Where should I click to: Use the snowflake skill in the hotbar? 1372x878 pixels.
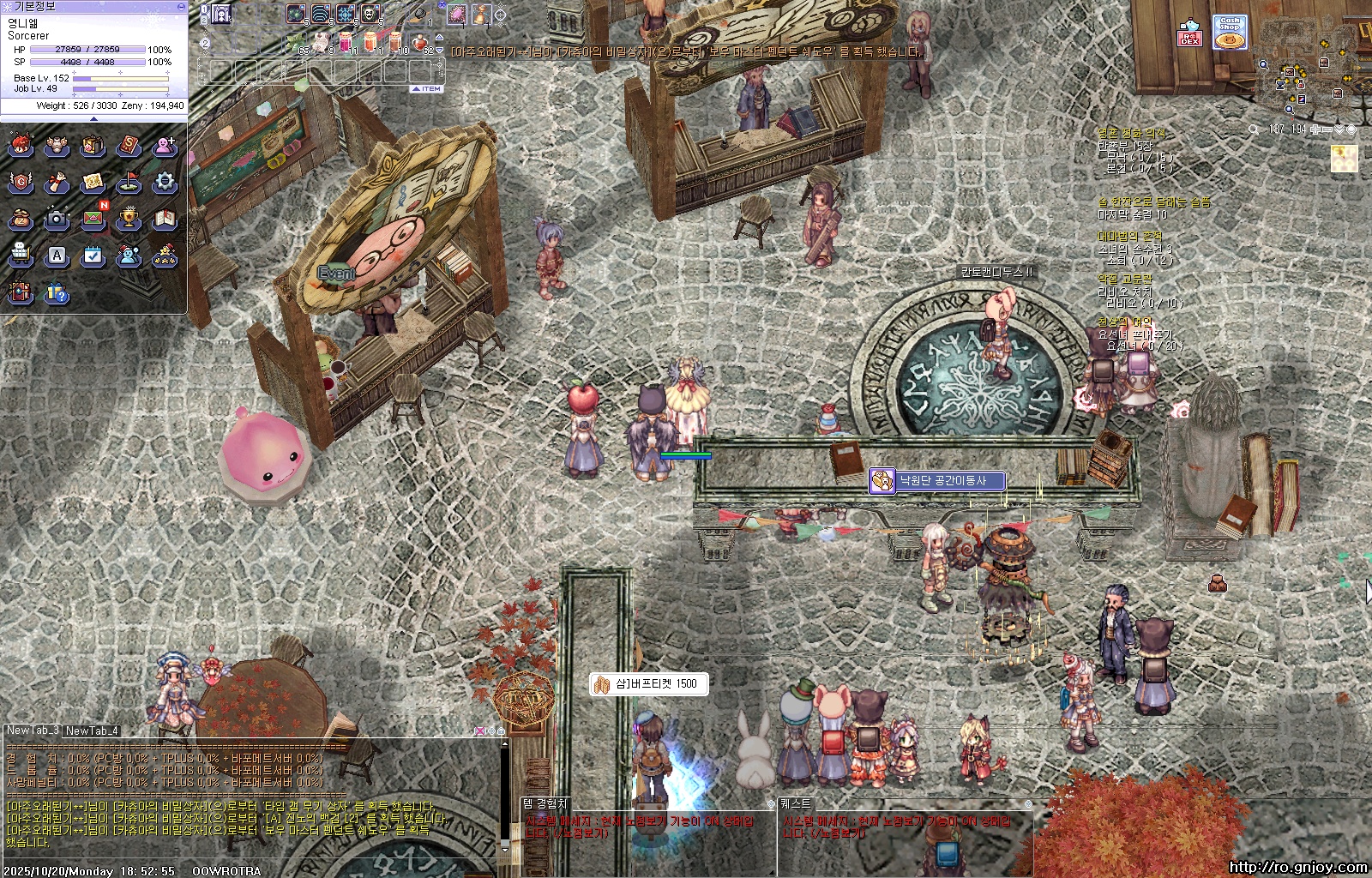346,14
